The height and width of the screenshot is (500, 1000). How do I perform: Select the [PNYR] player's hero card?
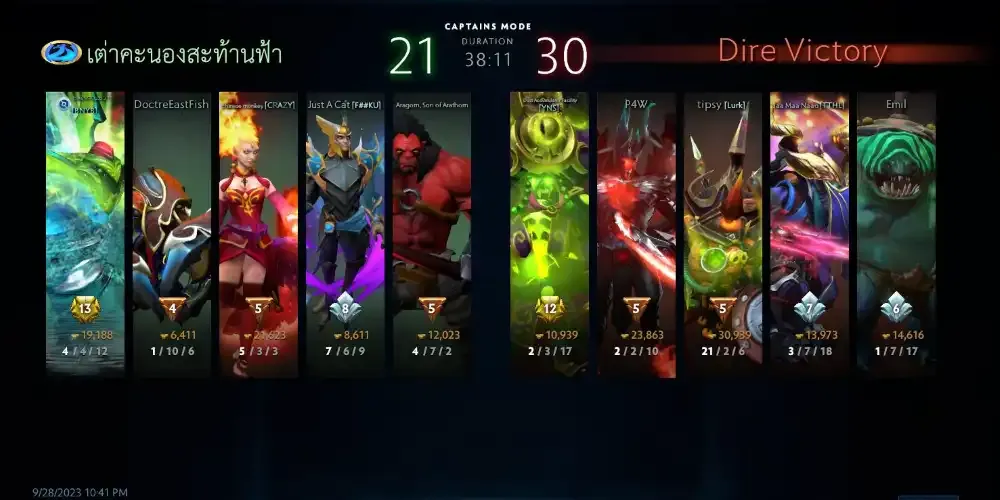pyautogui.click(x=85, y=230)
